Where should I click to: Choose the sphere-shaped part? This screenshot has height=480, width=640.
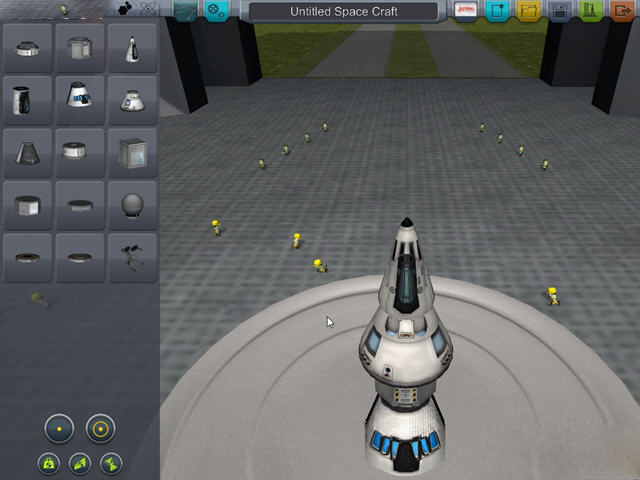[133, 205]
